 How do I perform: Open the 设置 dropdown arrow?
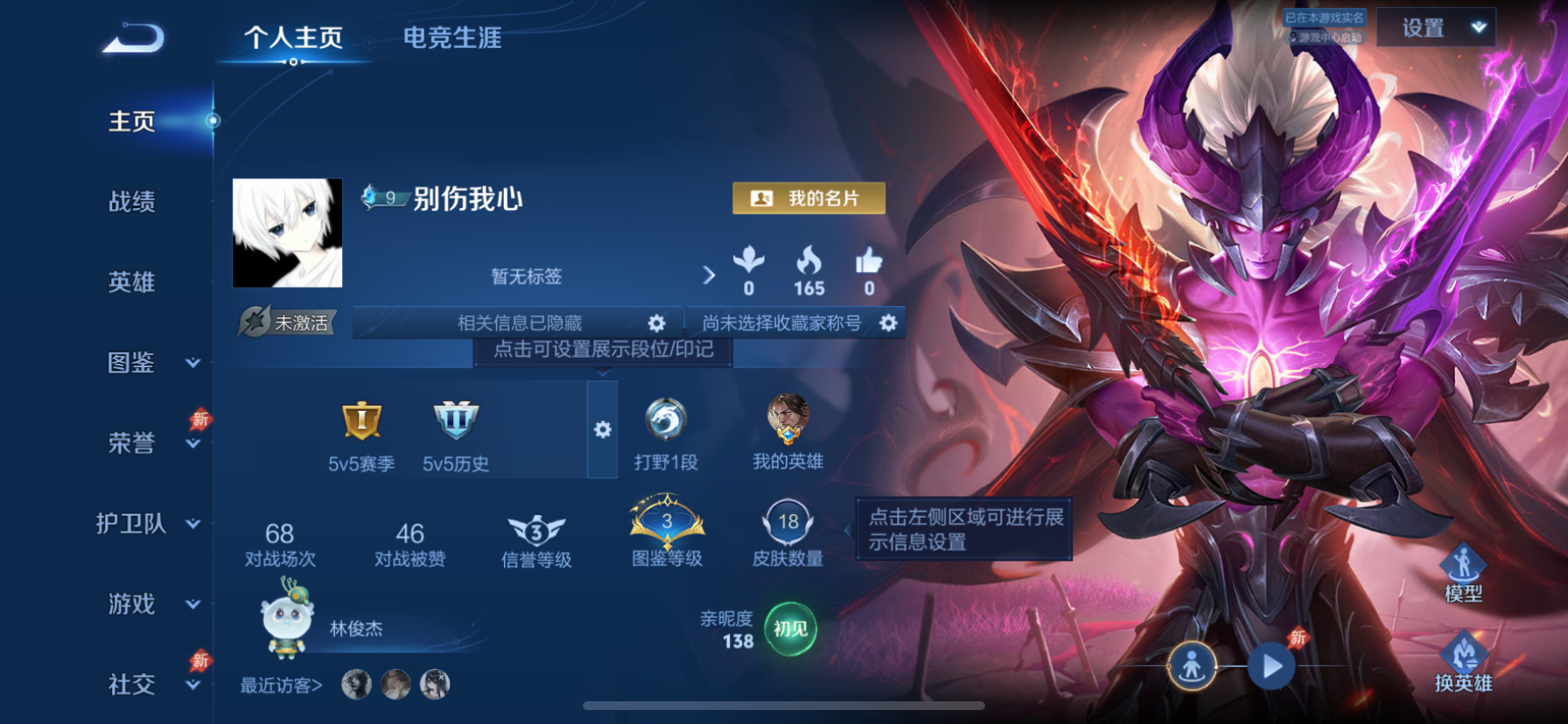coord(1477,28)
